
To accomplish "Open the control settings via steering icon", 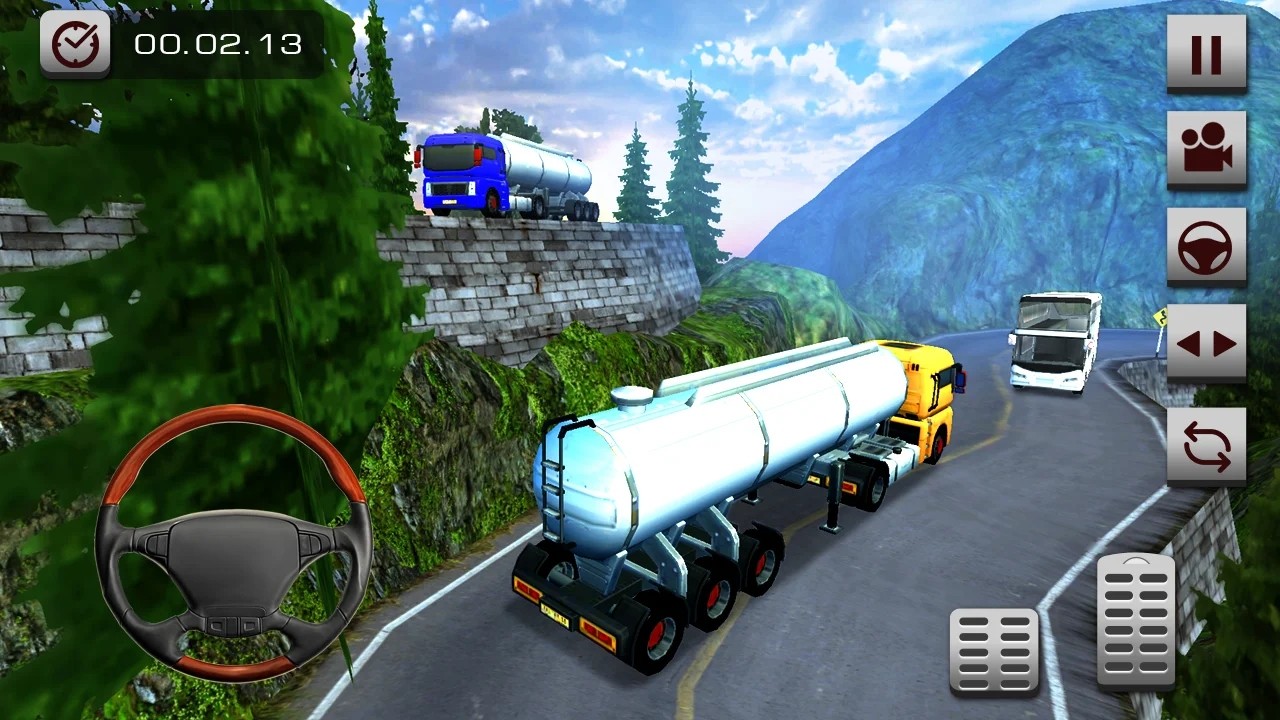I will tap(1207, 247).
